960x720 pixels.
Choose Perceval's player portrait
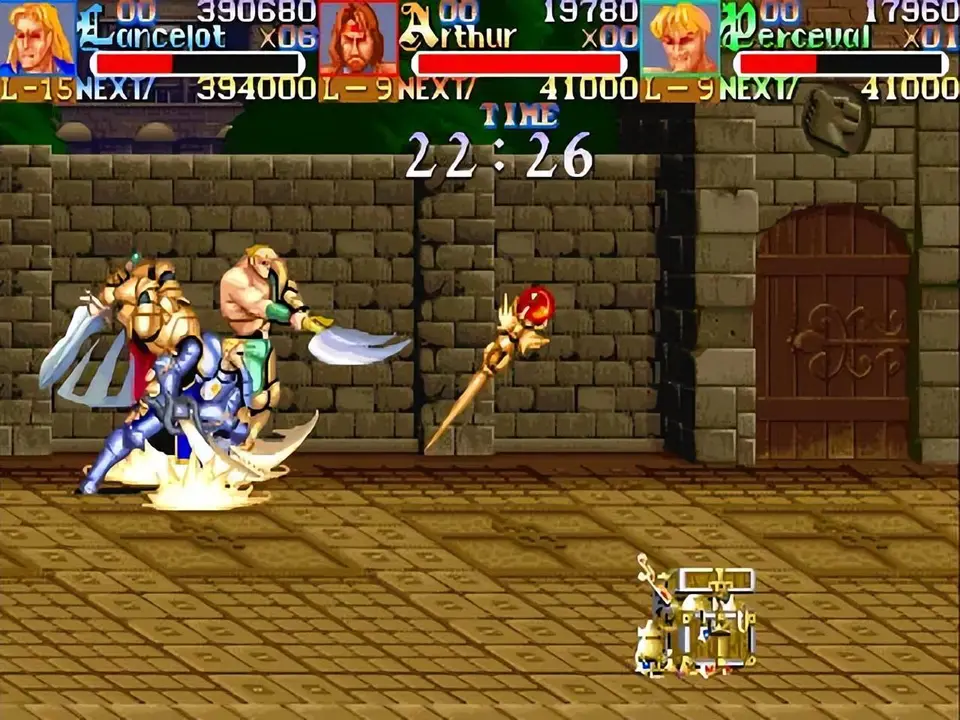point(679,38)
